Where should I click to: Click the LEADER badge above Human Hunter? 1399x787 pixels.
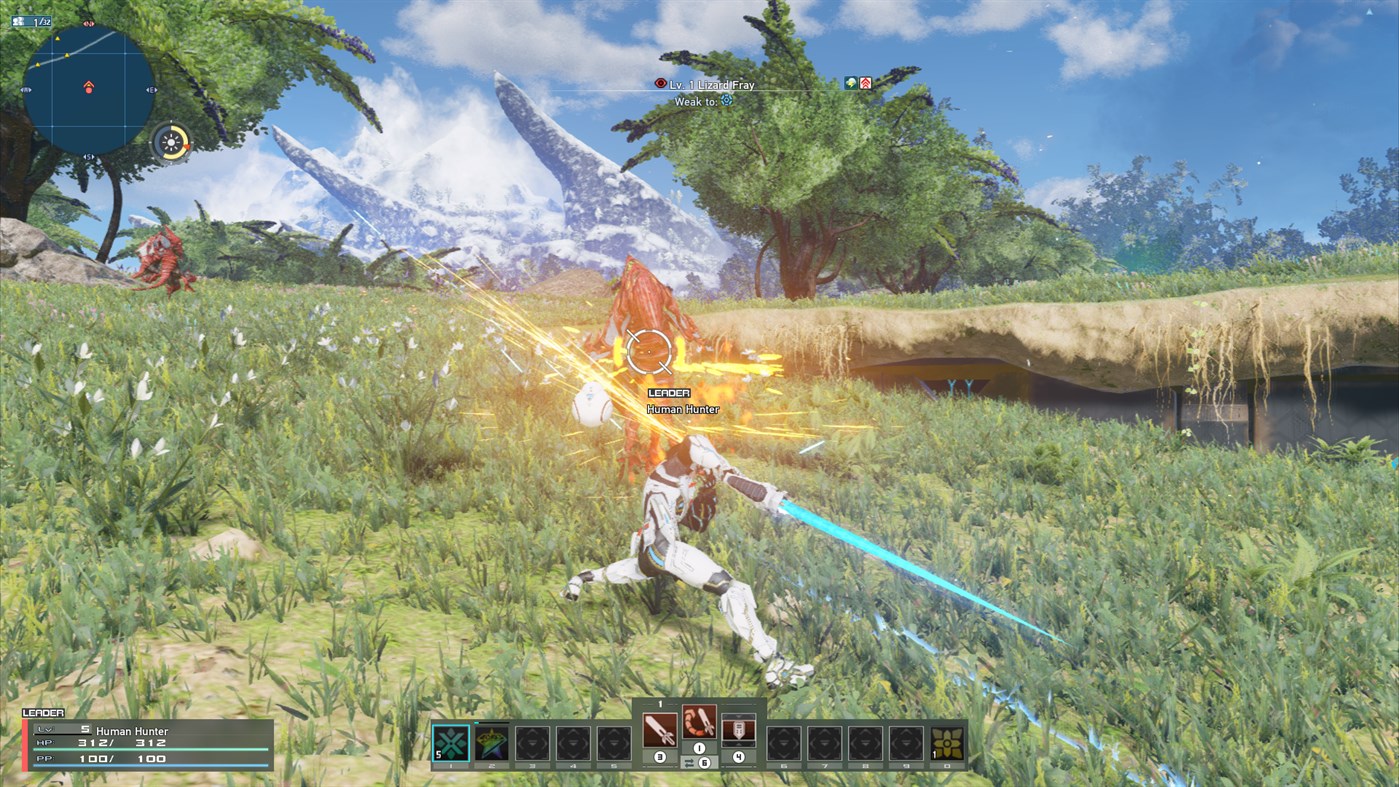pyautogui.click(x=671, y=392)
